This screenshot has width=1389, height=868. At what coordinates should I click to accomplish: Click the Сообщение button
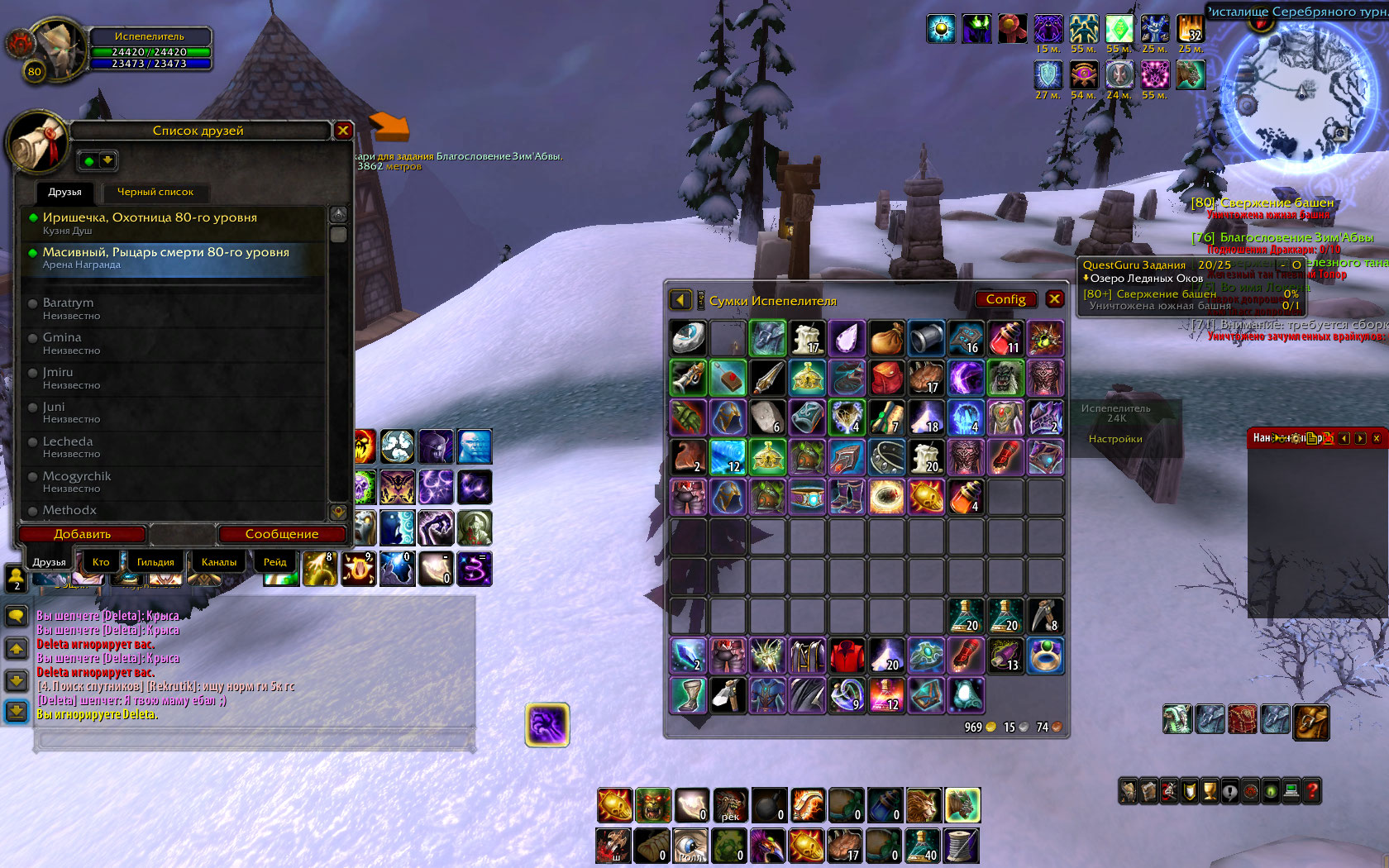281,534
